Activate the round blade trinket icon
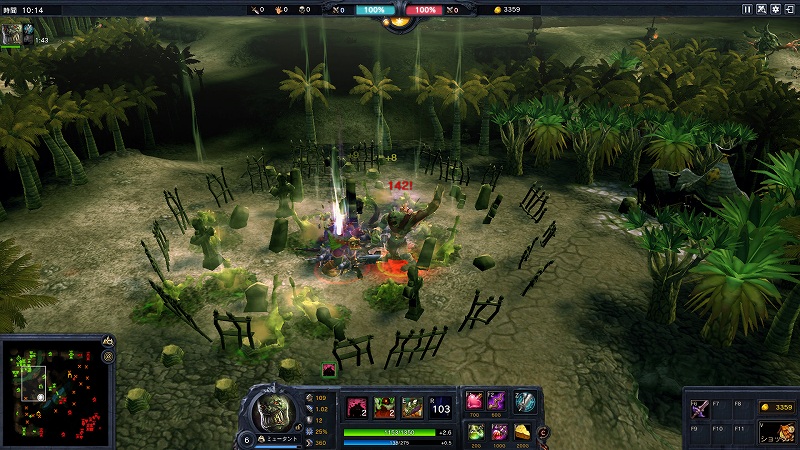Screen dimensions: 800x450 tap(525, 402)
